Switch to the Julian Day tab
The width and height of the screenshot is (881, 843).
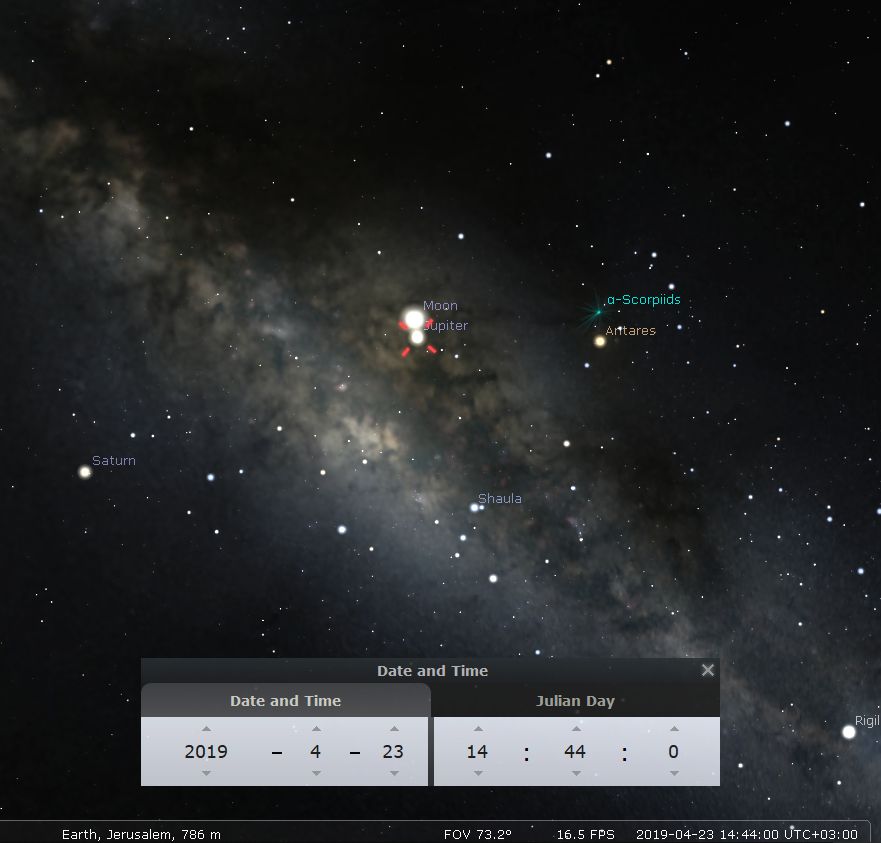(x=575, y=701)
